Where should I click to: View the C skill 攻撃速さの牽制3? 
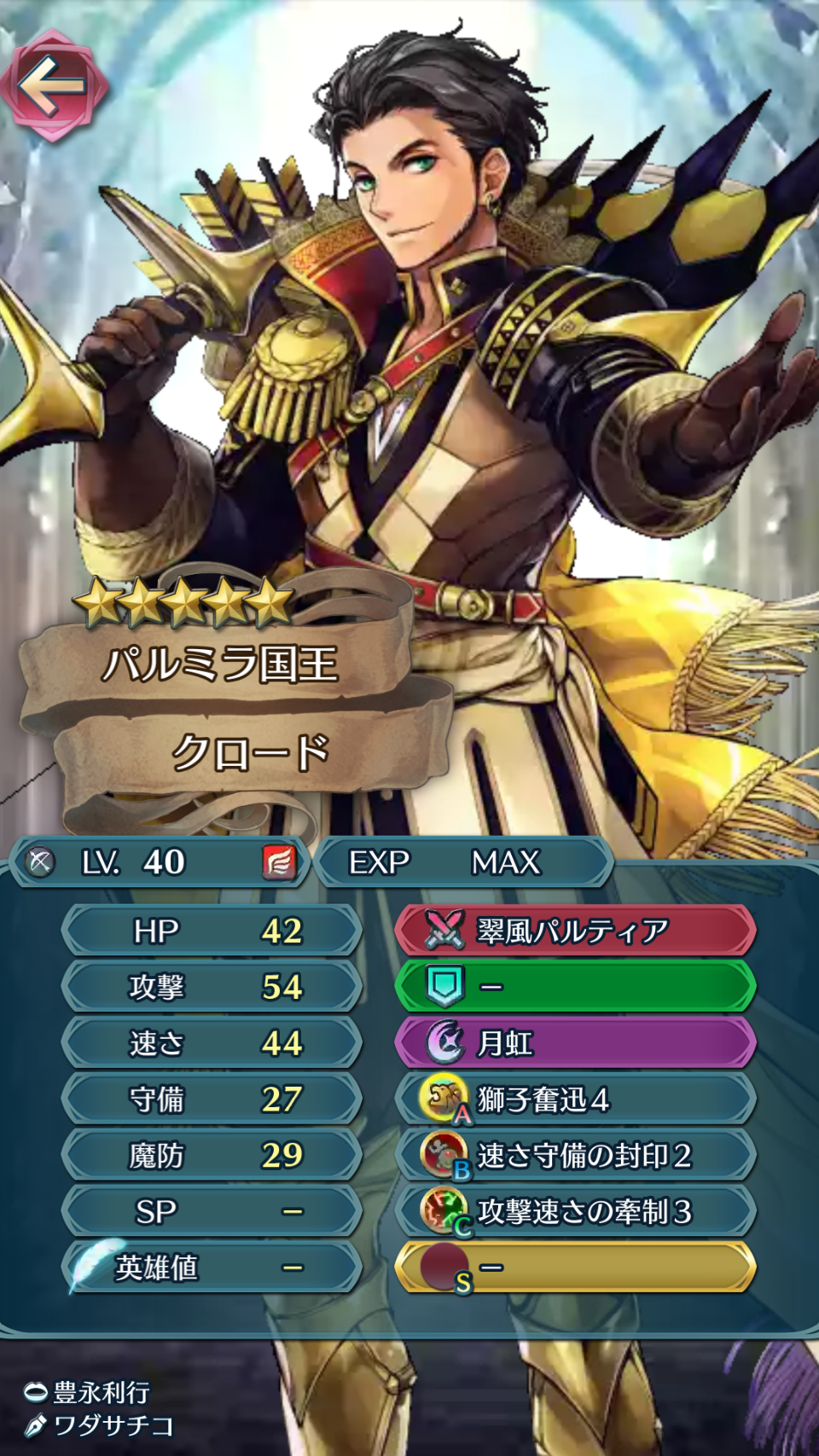(x=575, y=1212)
